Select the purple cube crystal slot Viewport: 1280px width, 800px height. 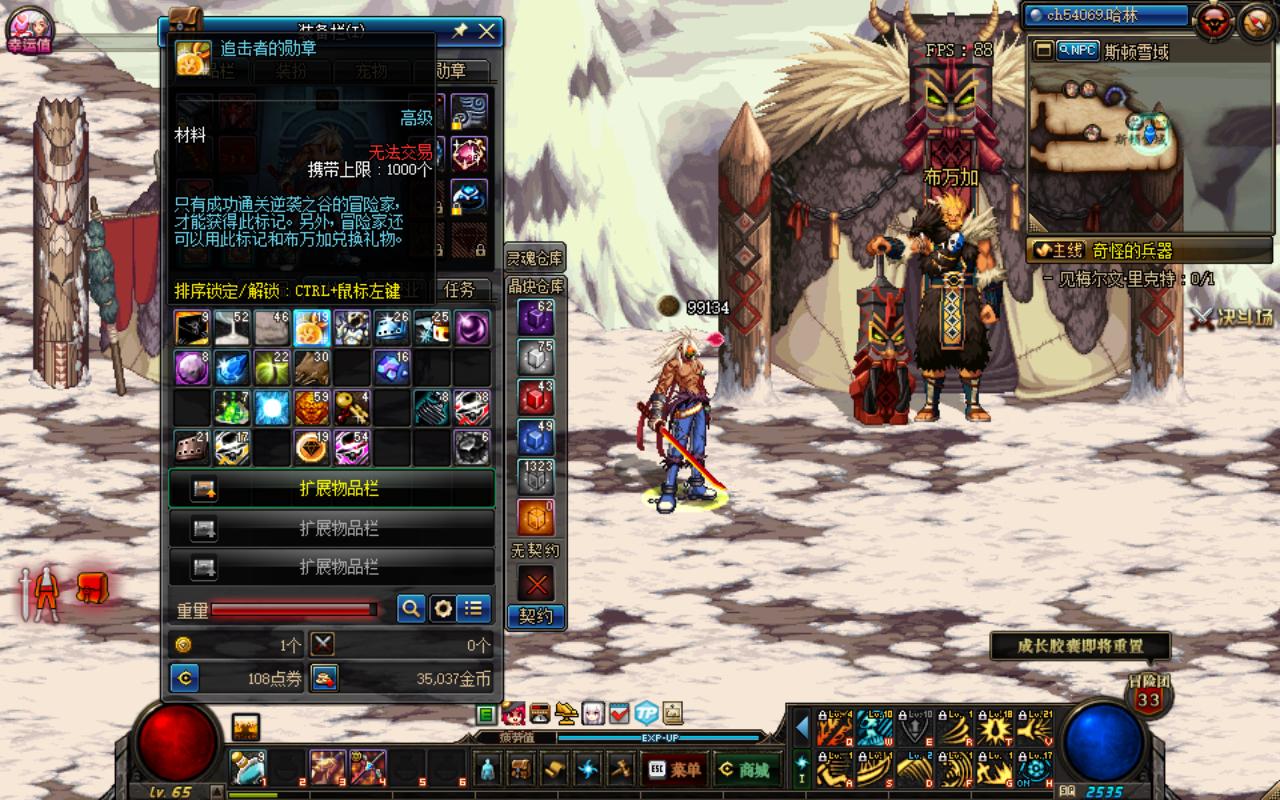click(x=536, y=318)
